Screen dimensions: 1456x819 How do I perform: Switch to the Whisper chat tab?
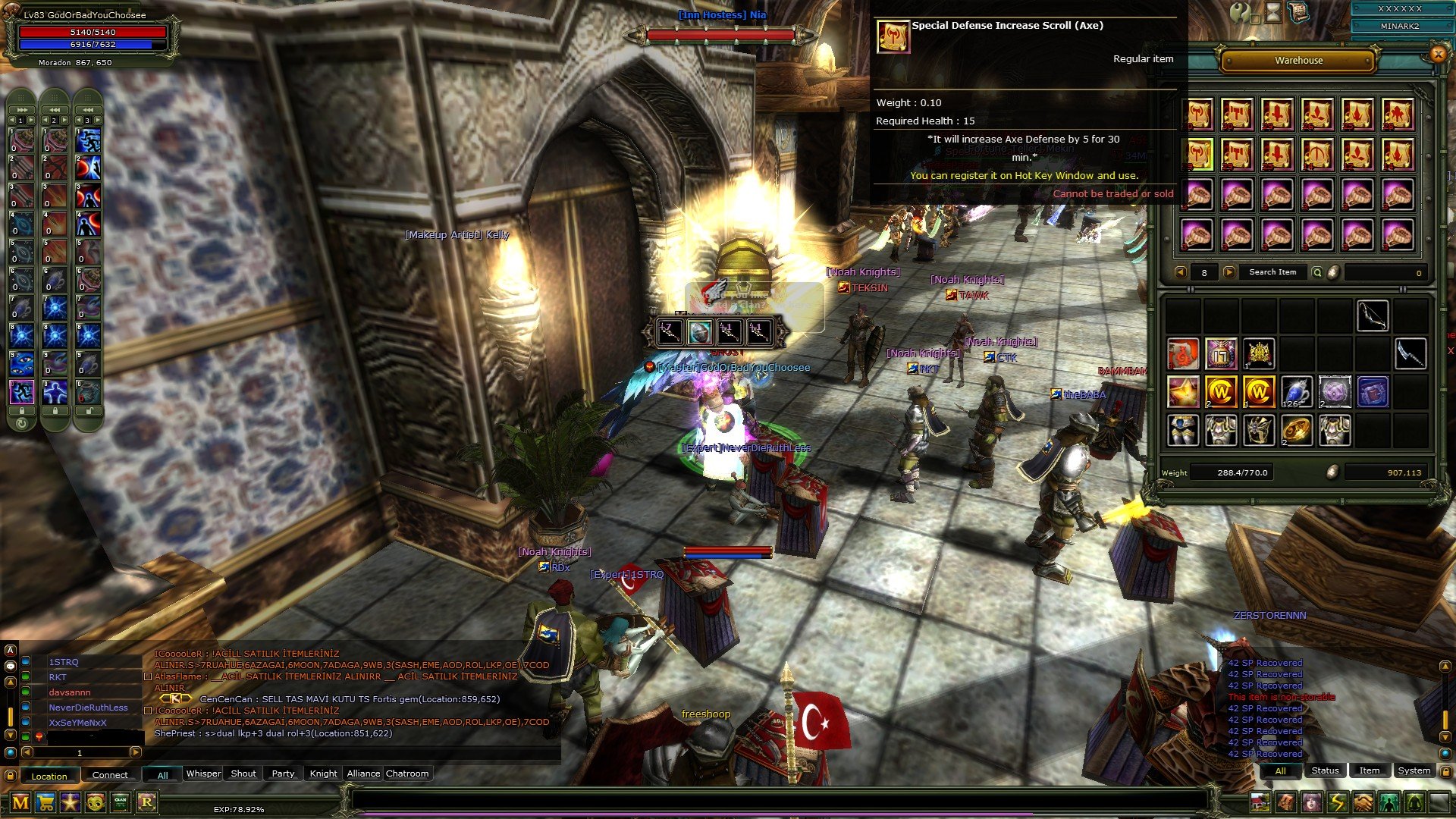[x=203, y=773]
